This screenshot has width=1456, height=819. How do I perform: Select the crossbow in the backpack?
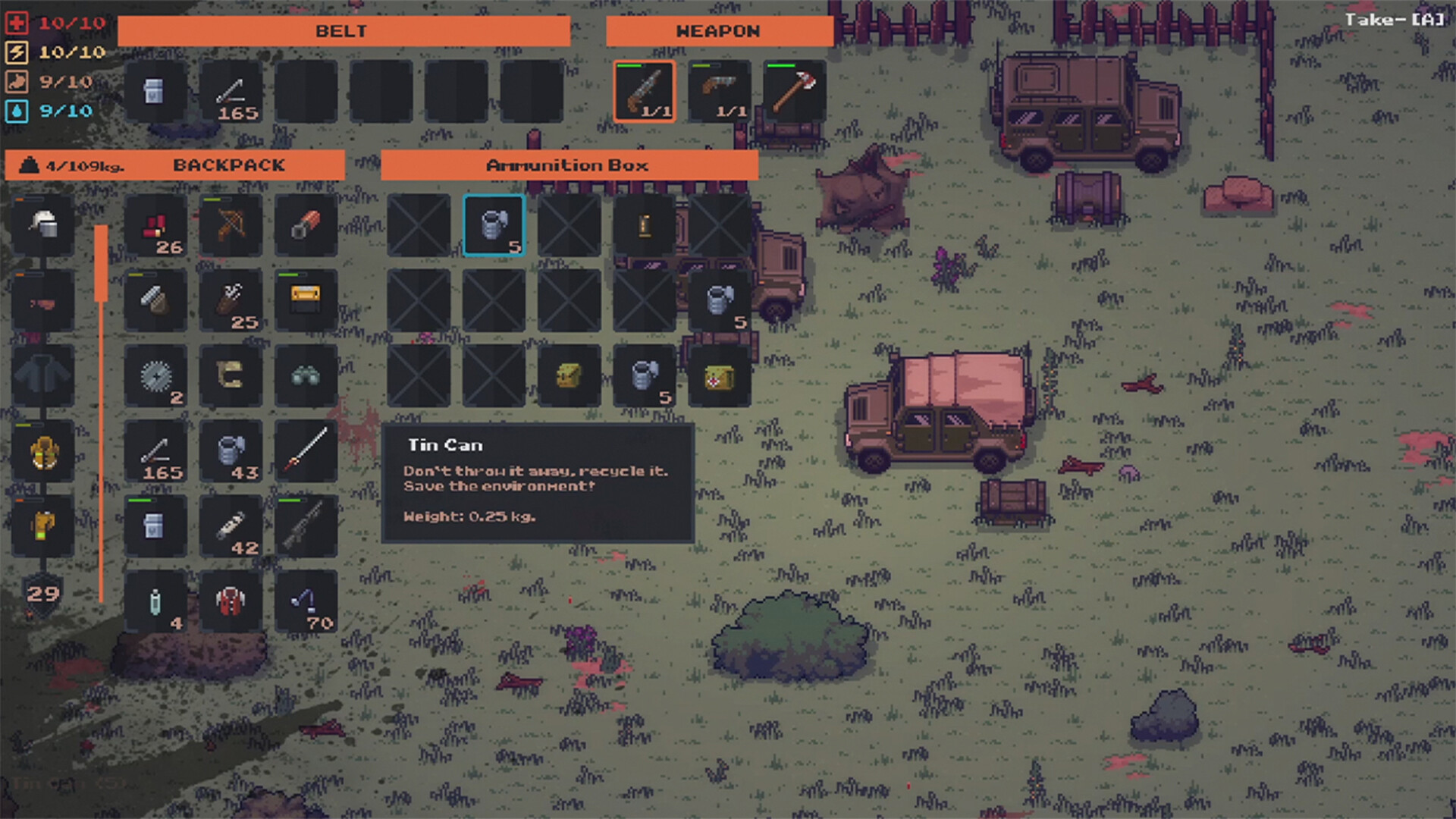pyautogui.click(x=231, y=225)
